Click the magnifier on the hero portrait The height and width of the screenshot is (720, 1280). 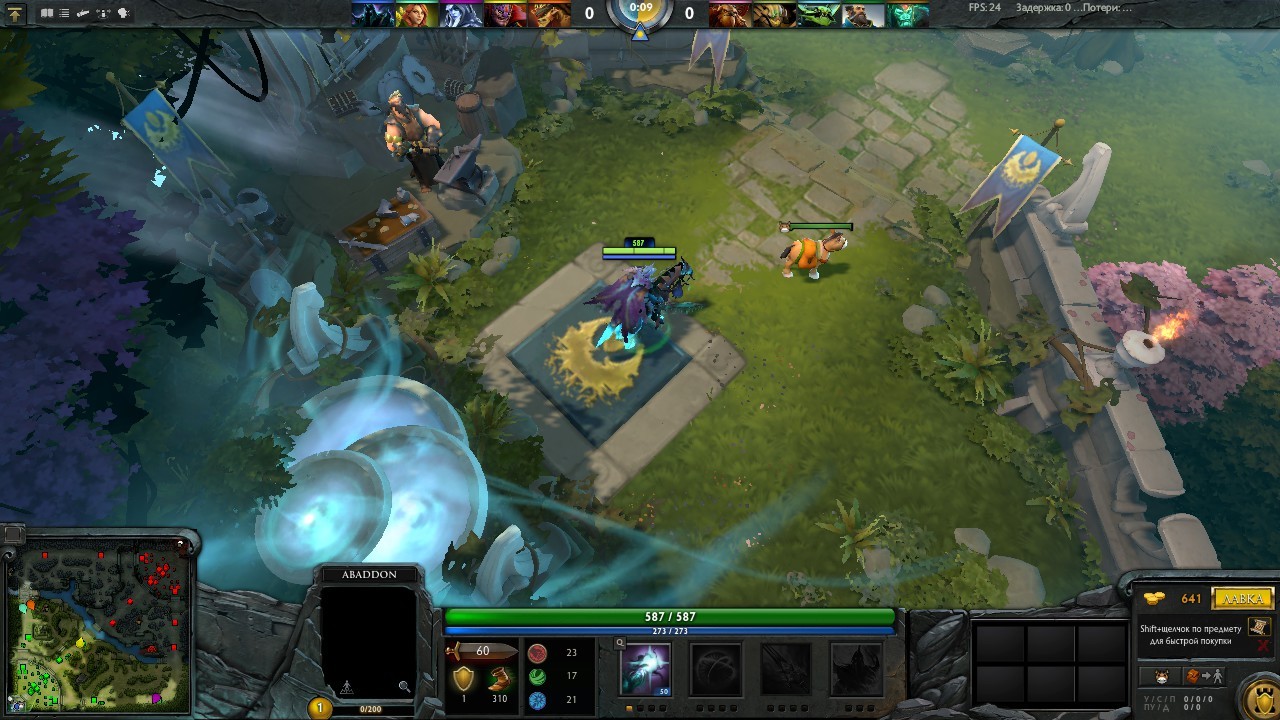coord(404,686)
